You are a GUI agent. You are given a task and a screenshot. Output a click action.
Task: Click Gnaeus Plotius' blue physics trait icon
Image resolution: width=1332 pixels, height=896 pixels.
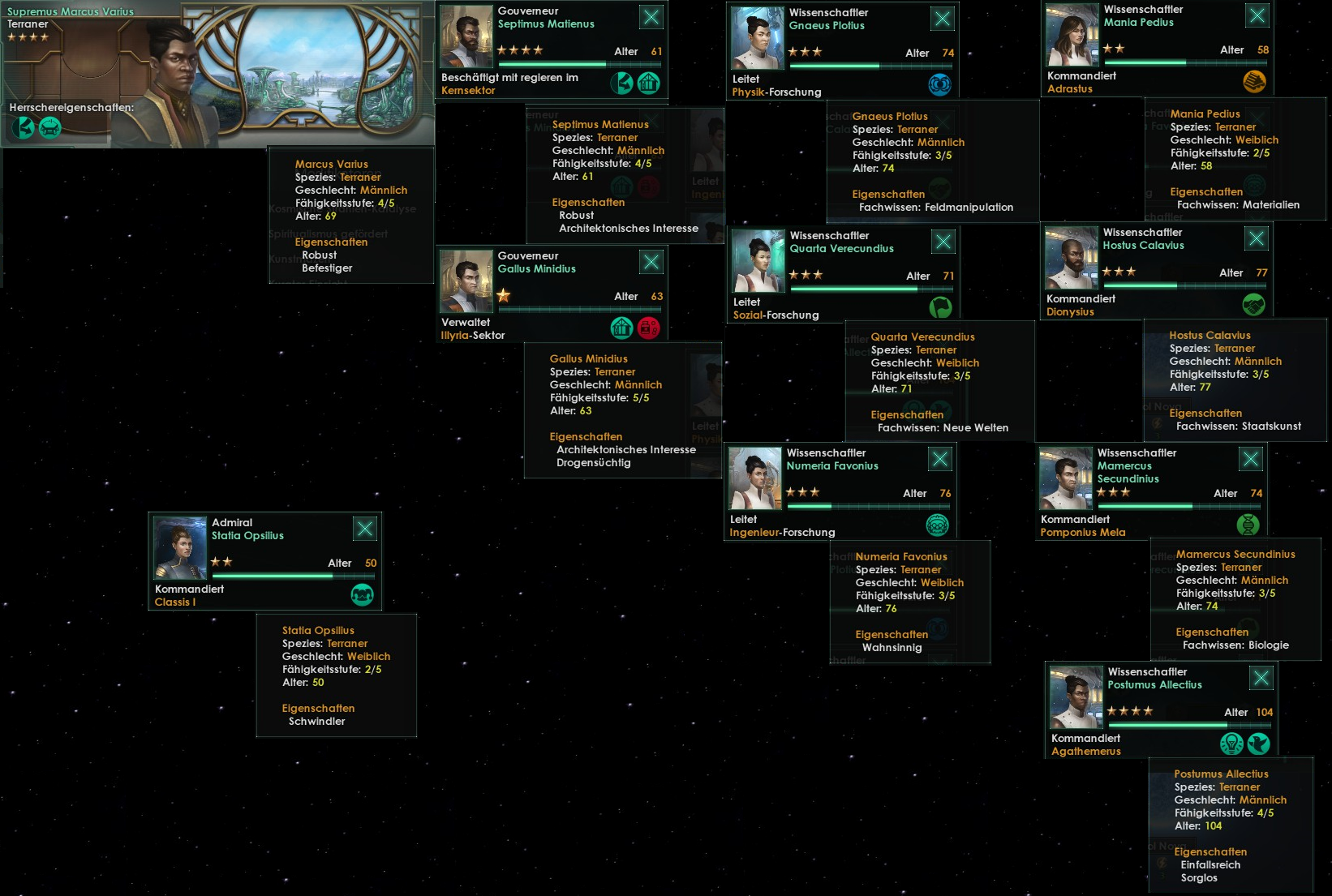(939, 84)
